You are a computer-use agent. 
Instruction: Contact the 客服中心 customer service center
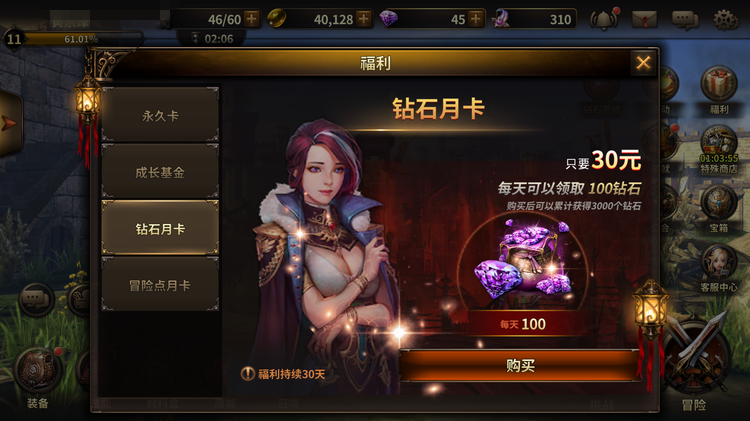719,262
